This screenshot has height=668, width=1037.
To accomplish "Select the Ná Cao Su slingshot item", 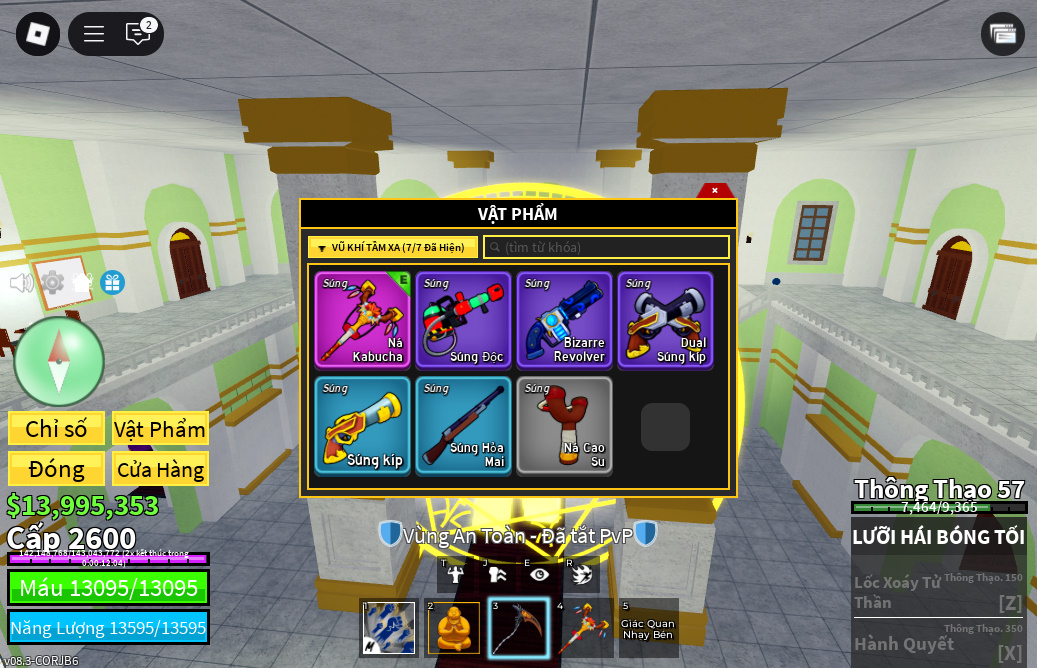I will tap(564, 424).
